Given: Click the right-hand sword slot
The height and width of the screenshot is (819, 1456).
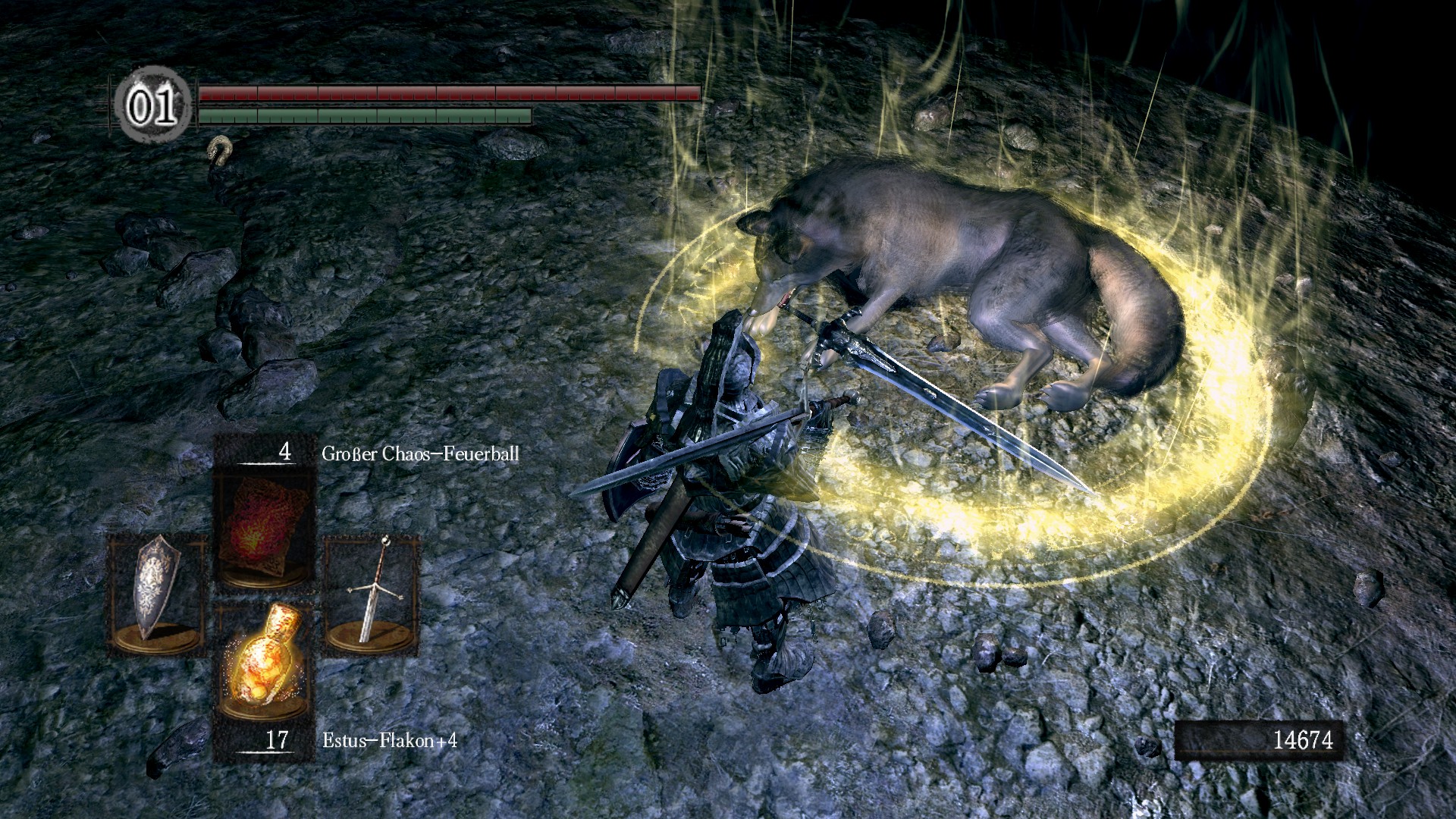Looking at the screenshot, I should [372, 595].
